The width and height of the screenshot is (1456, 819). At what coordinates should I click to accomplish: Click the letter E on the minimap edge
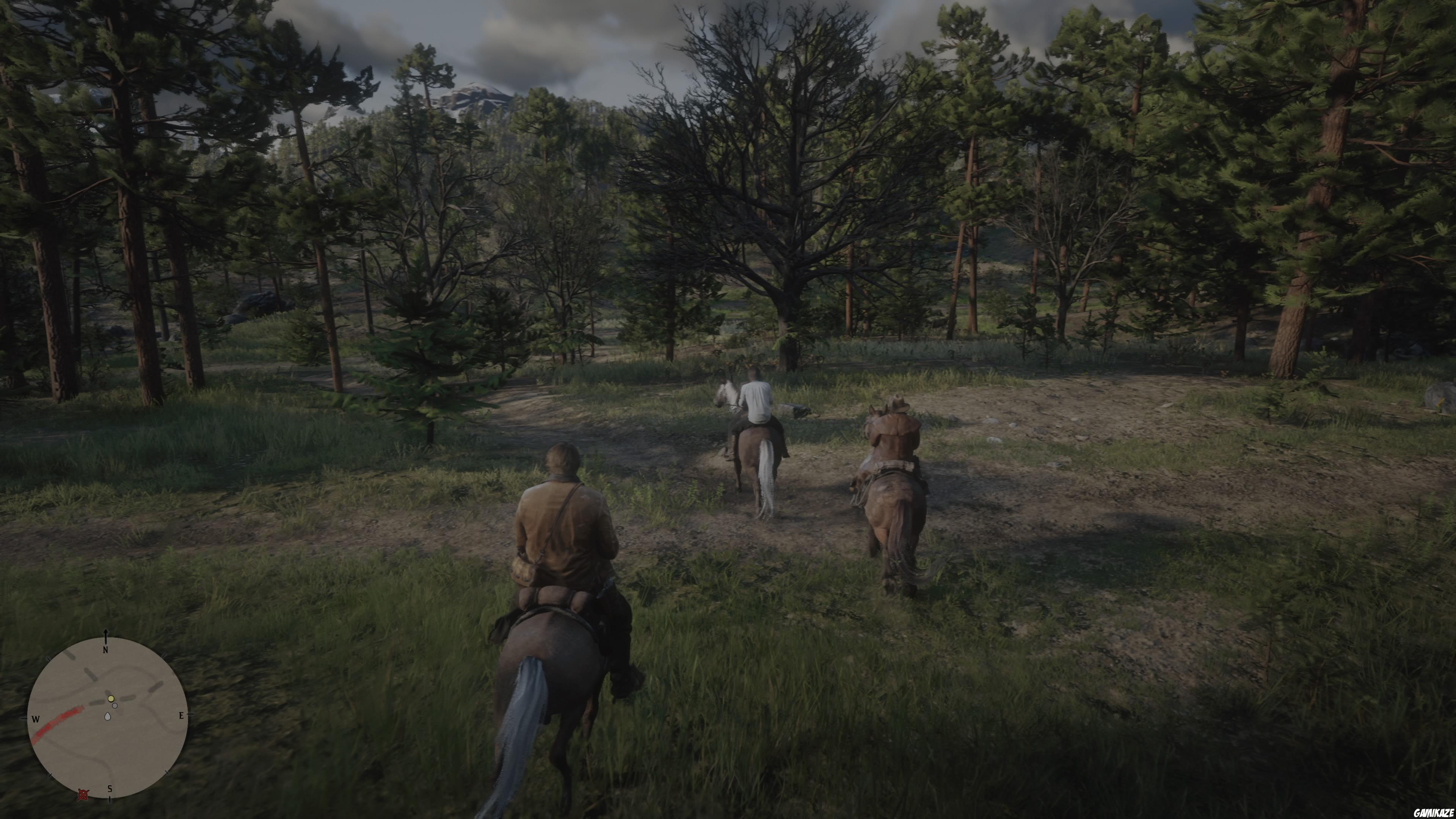tap(182, 715)
